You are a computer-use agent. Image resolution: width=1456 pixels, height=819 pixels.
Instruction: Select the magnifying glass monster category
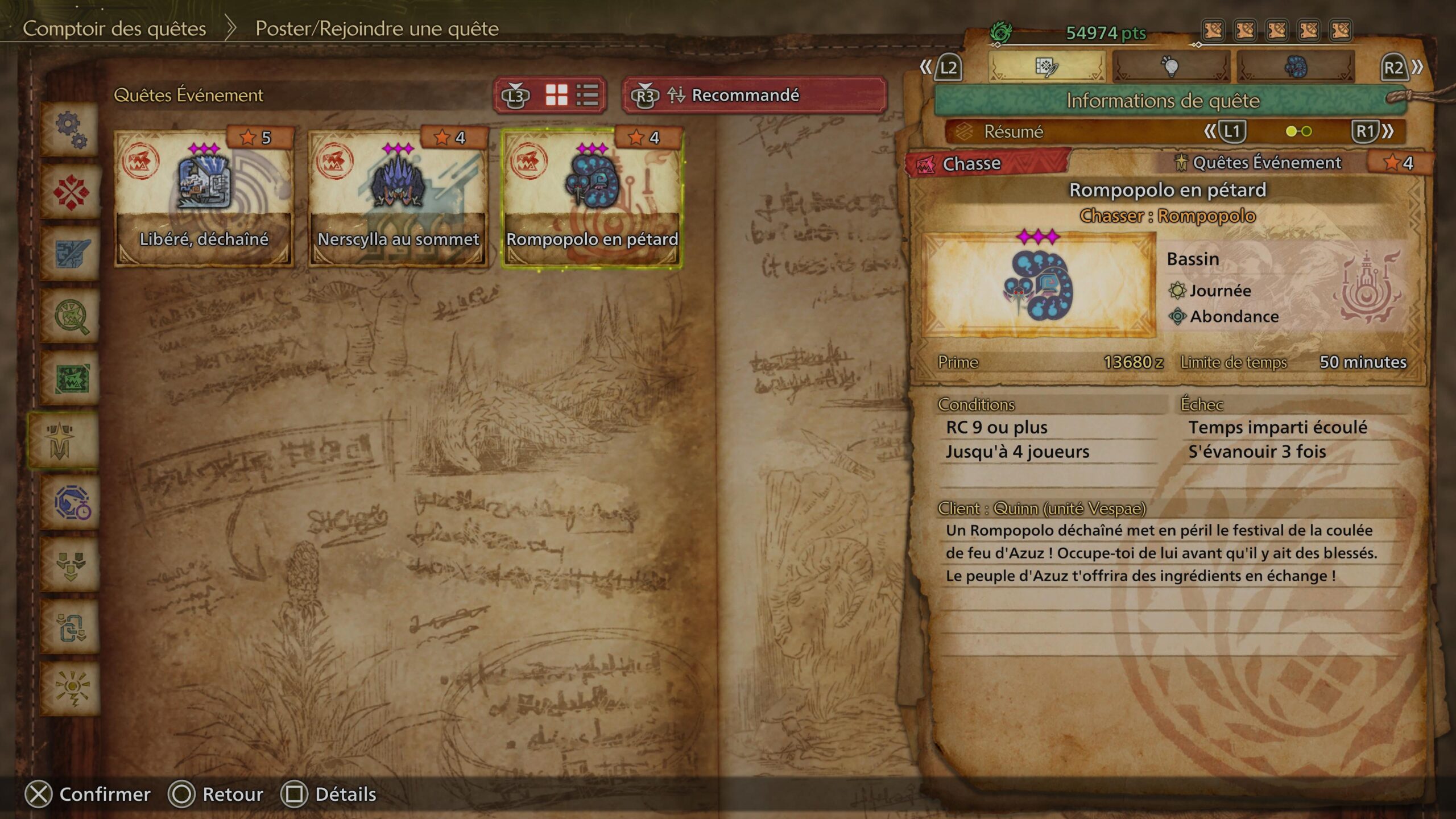point(71,317)
